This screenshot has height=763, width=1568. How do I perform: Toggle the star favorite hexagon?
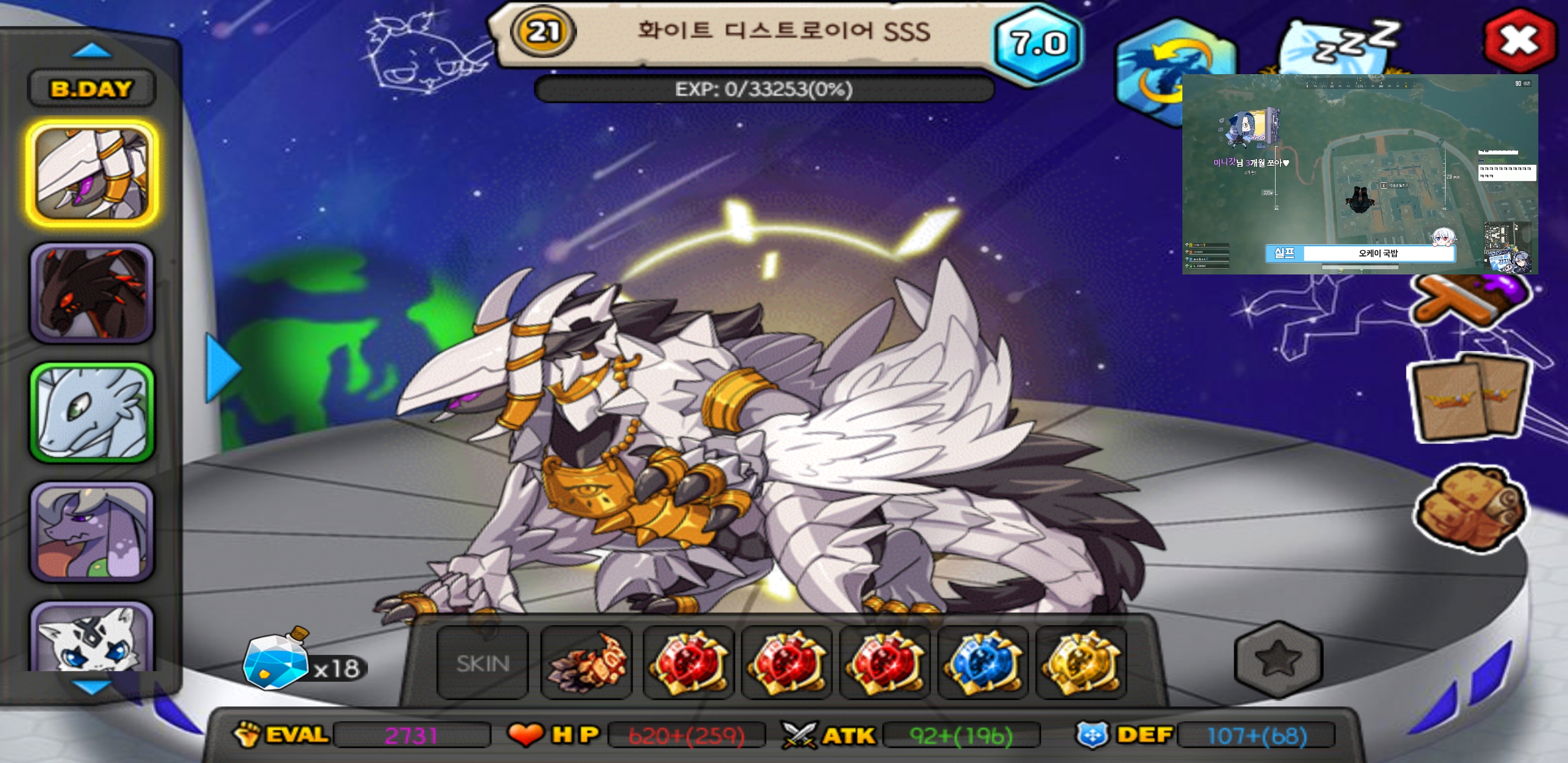pyautogui.click(x=1278, y=659)
